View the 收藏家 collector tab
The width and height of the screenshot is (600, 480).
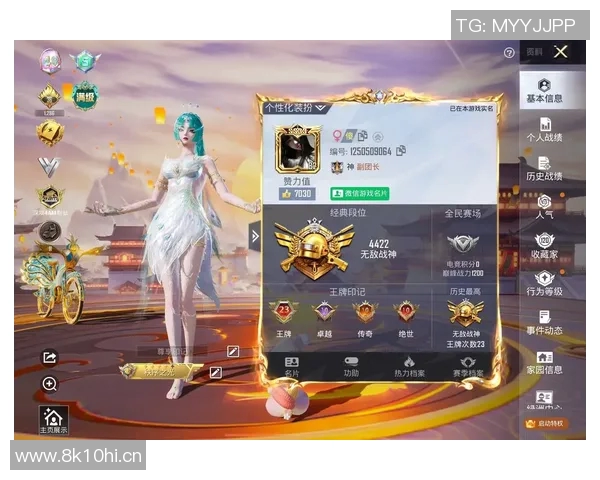[x=545, y=245]
